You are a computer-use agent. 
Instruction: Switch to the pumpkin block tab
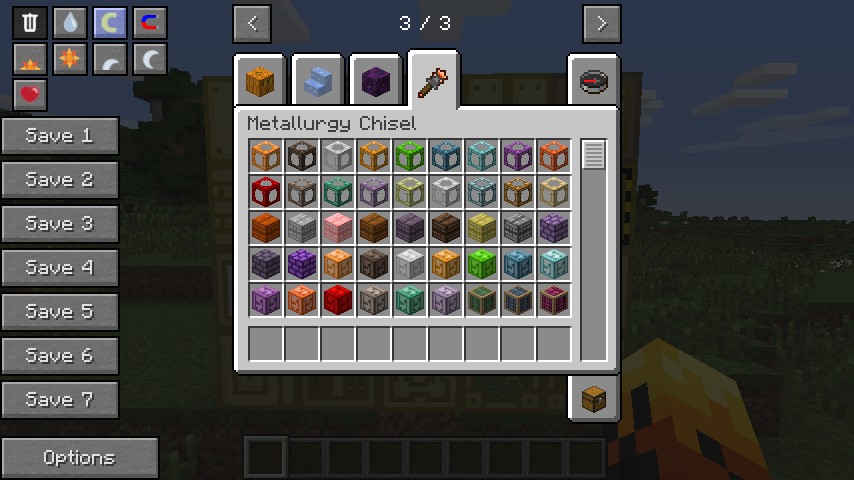pos(262,80)
